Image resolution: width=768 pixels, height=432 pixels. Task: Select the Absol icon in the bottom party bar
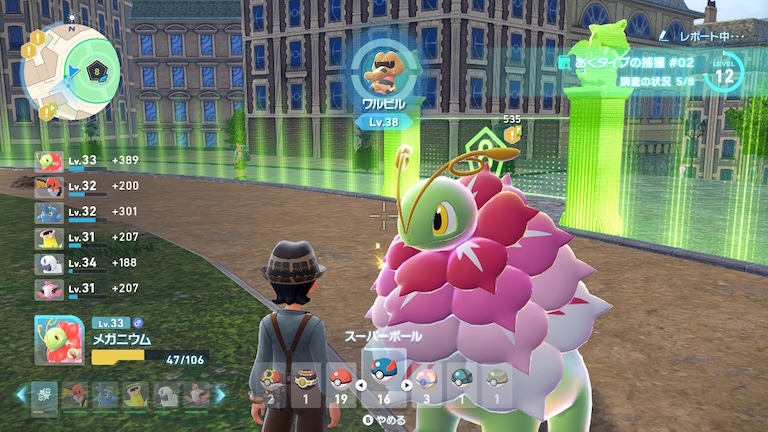165,396
